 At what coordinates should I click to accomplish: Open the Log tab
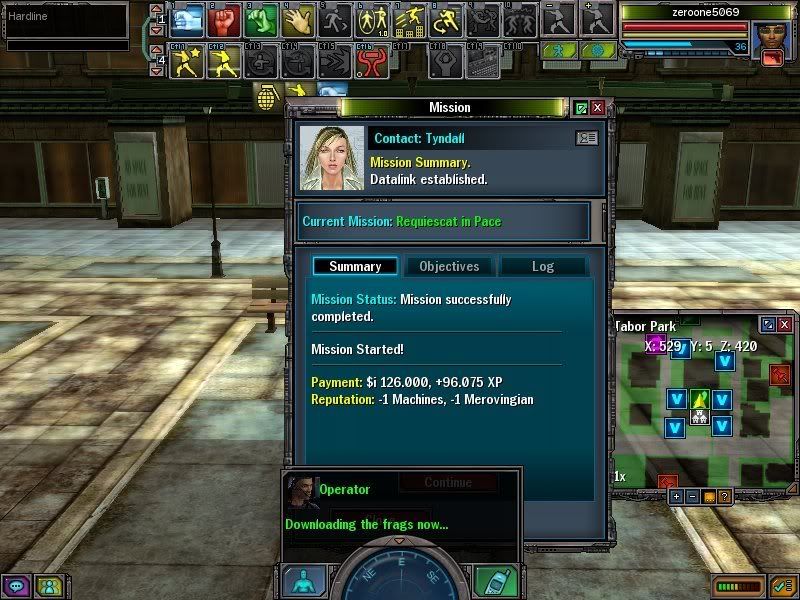[x=542, y=266]
